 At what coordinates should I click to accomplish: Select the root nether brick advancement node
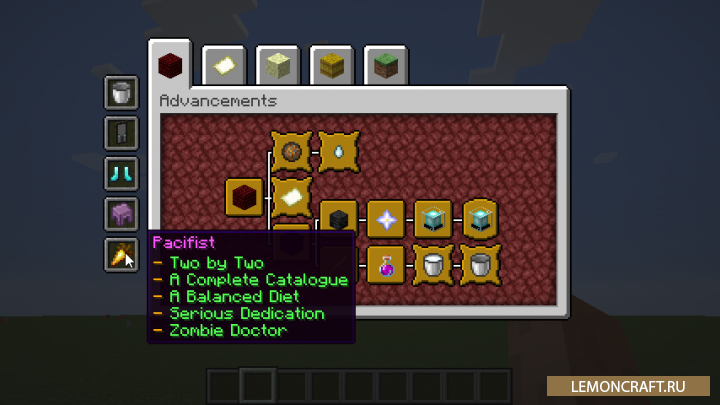click(244, 197)
